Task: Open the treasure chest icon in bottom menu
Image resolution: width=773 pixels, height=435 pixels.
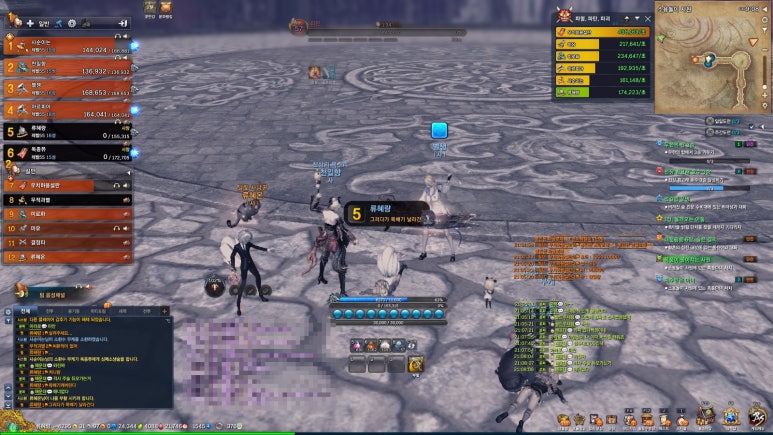Action: click(x=565, y=419)
